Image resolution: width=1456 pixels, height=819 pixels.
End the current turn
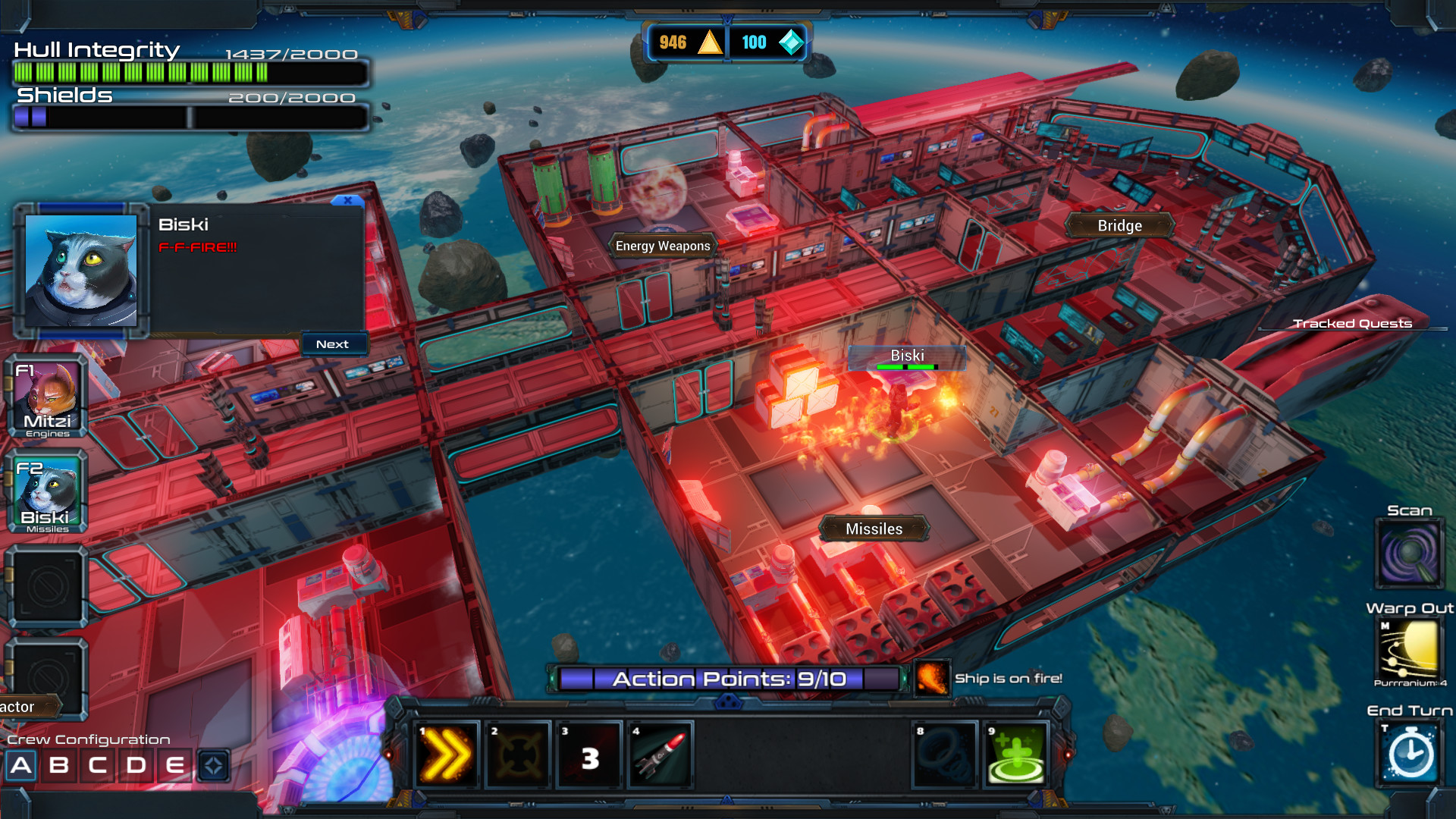point(1410,753)
